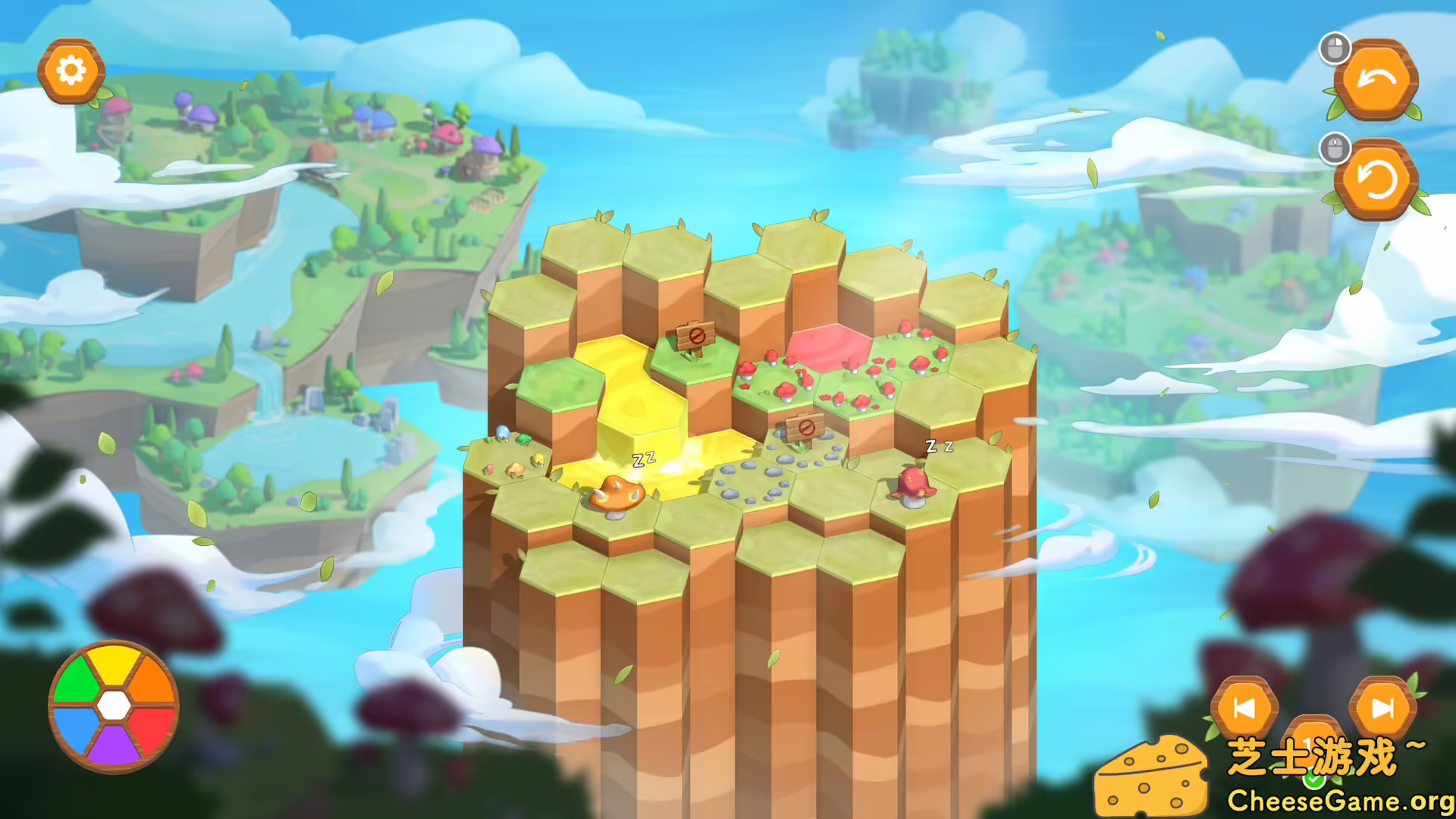Select the purple segment of the color wheel

pyautogui.click(x=114, y=743)
